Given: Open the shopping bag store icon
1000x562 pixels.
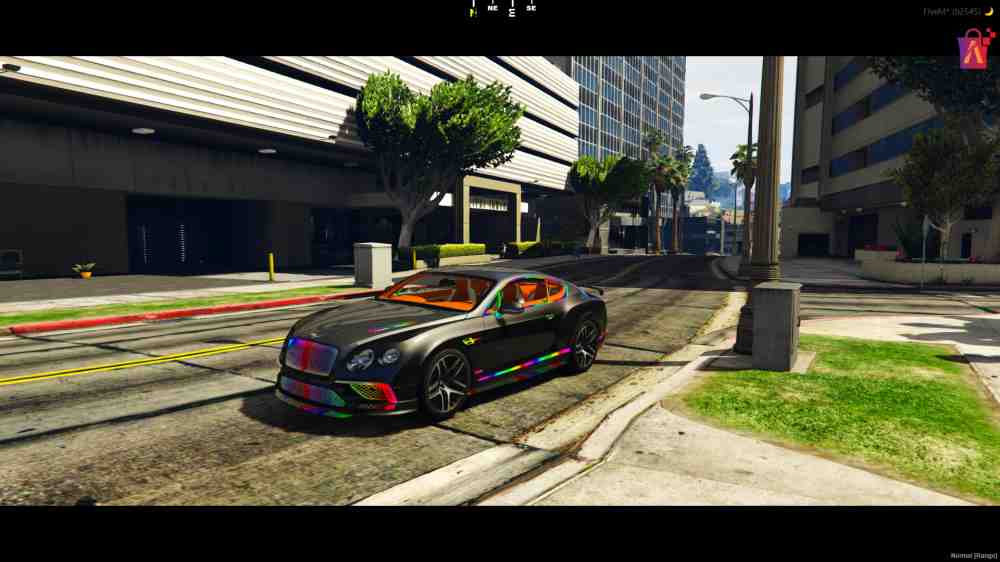Looking at the screenshot, I should [975, 48].
